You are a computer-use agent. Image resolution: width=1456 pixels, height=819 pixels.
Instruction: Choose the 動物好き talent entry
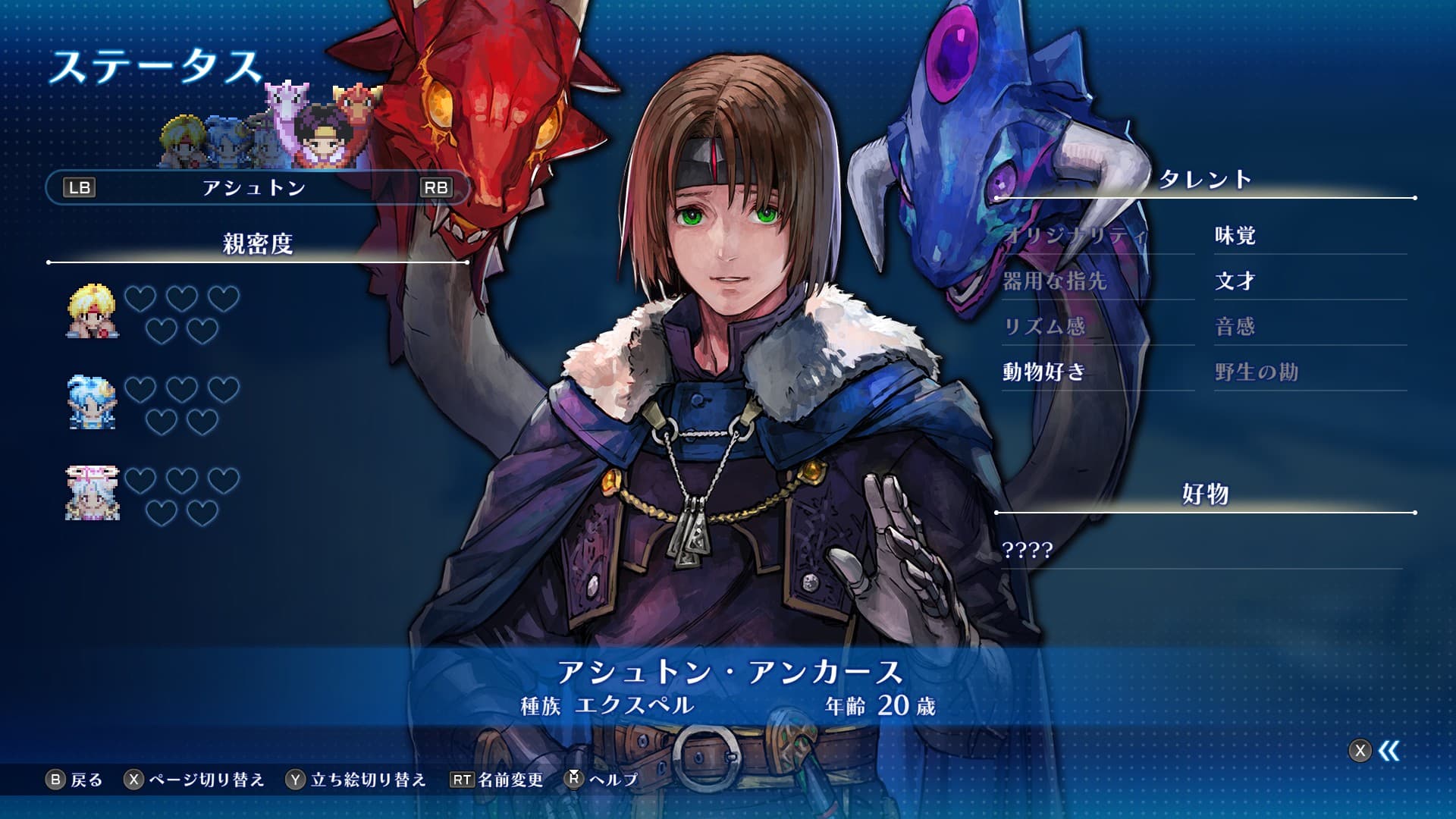pos(1044,372)
